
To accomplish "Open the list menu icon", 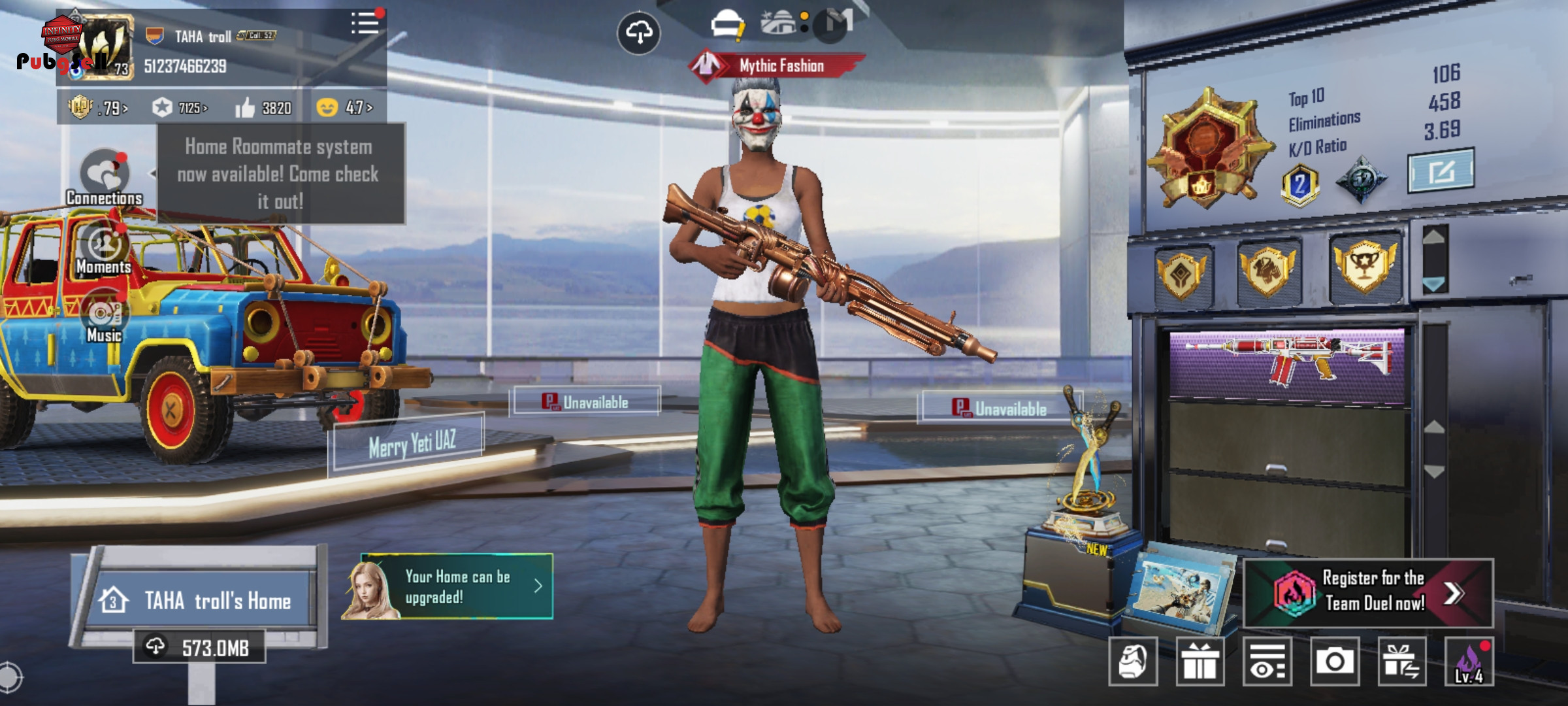I will [365, 24].
